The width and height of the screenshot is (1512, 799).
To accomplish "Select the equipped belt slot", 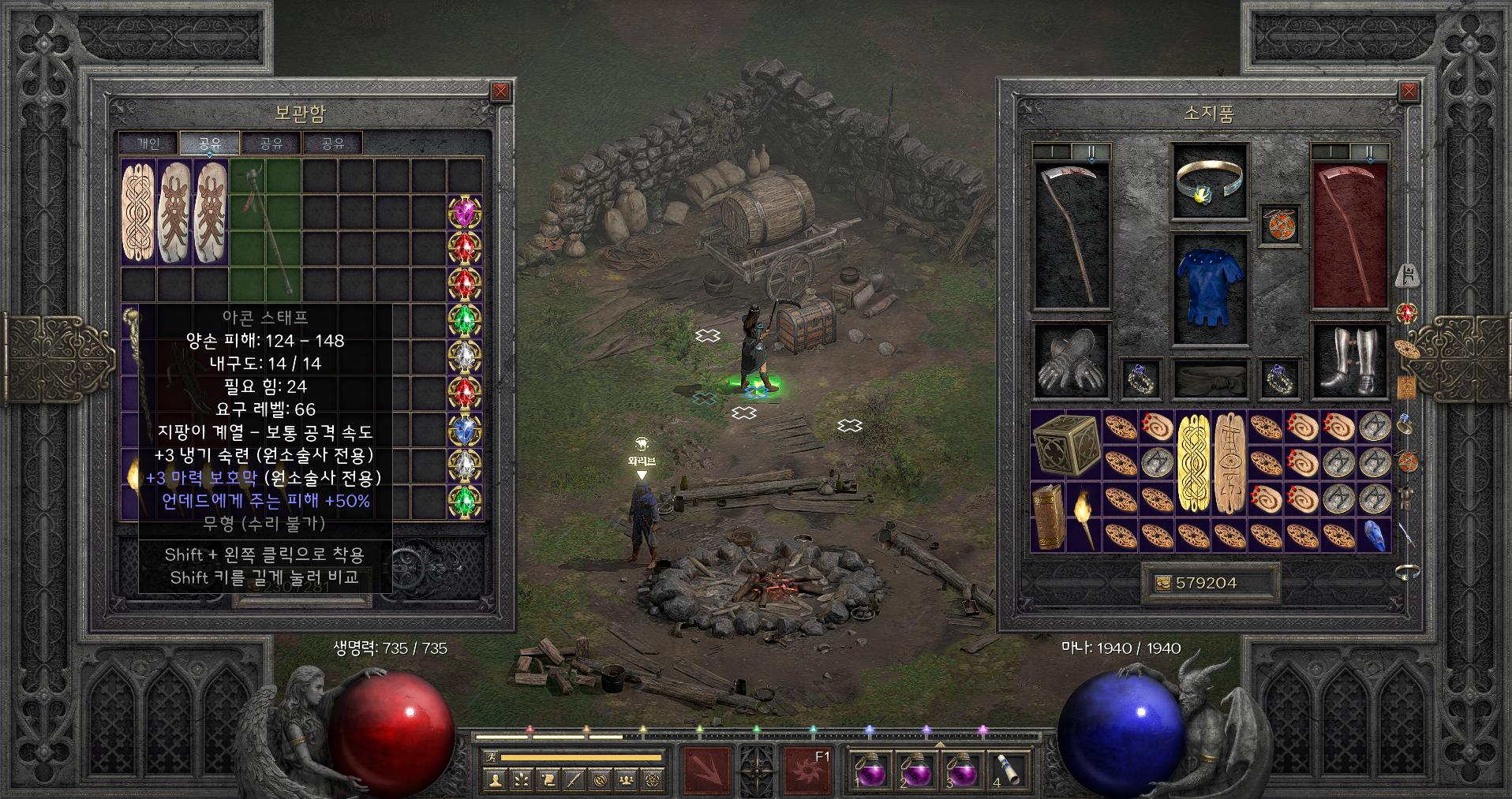I will 1210,379.
